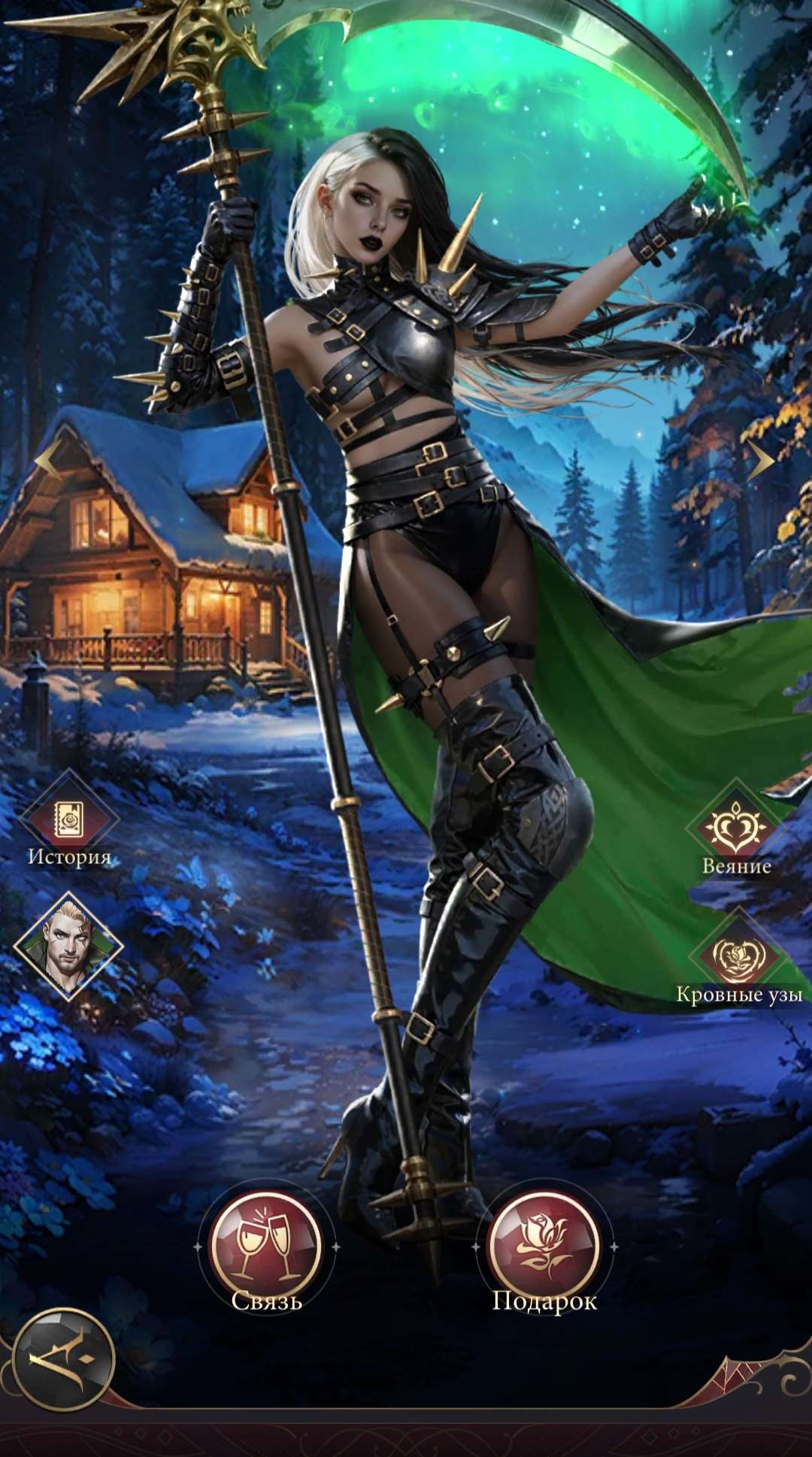Go back with the round arrow button

click(x=64, y=1359)
